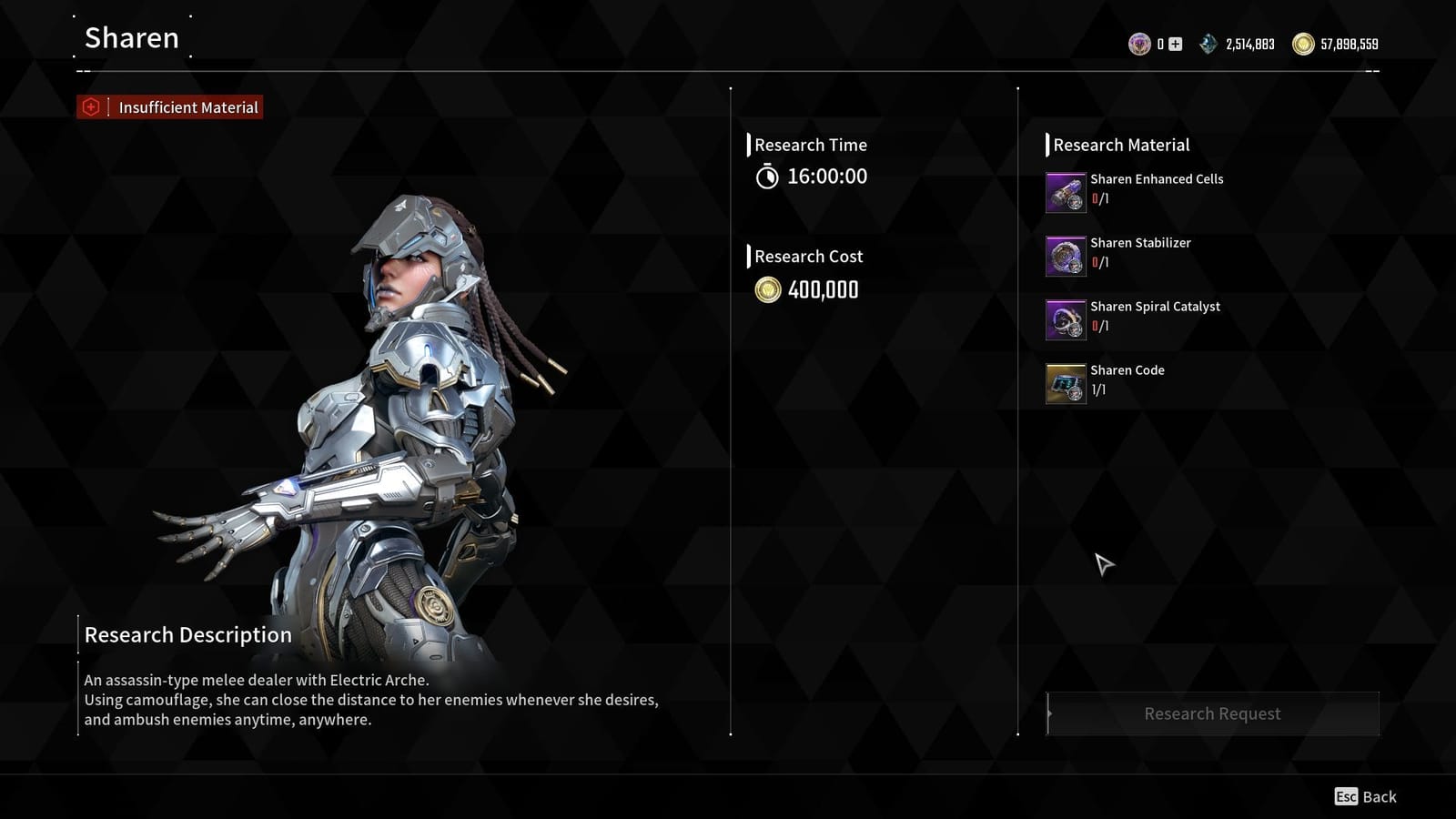This screenshot has height=819, width=1456.
Task: Open the Caliber purchase with the plus icon
Action: click(x=1175, y=44)
